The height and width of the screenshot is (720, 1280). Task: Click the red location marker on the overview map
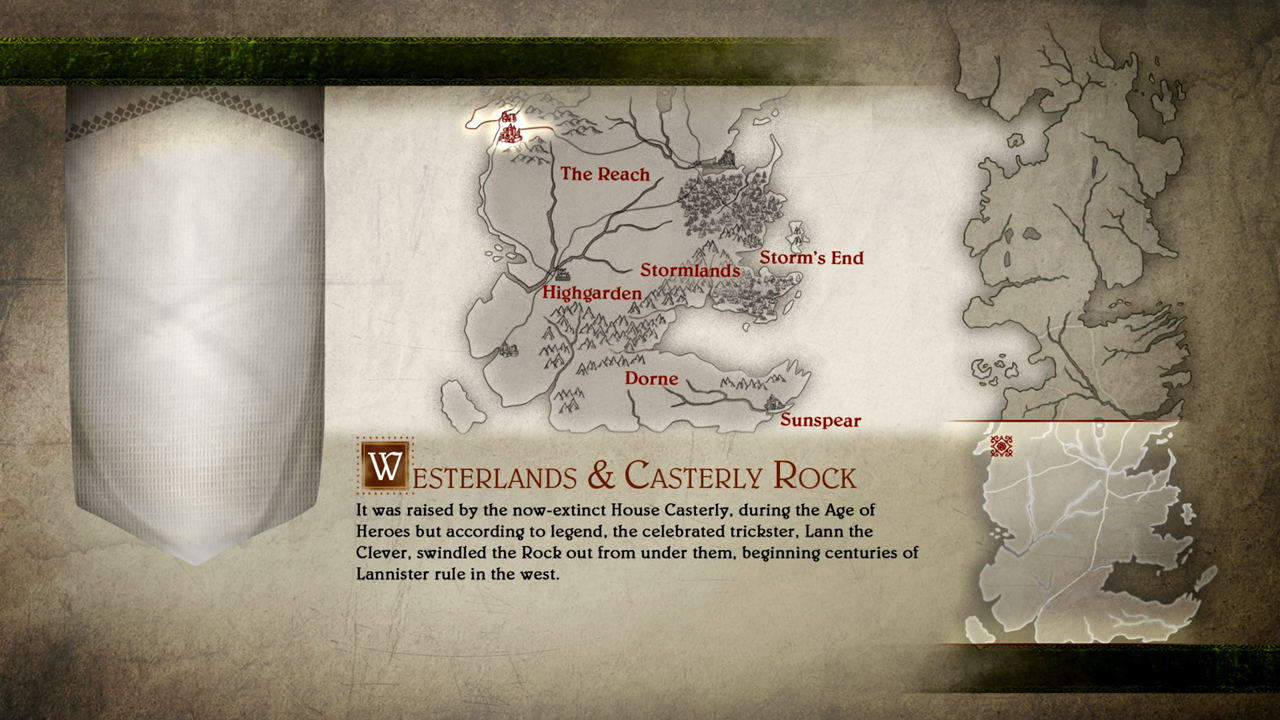coord(1001,446)
